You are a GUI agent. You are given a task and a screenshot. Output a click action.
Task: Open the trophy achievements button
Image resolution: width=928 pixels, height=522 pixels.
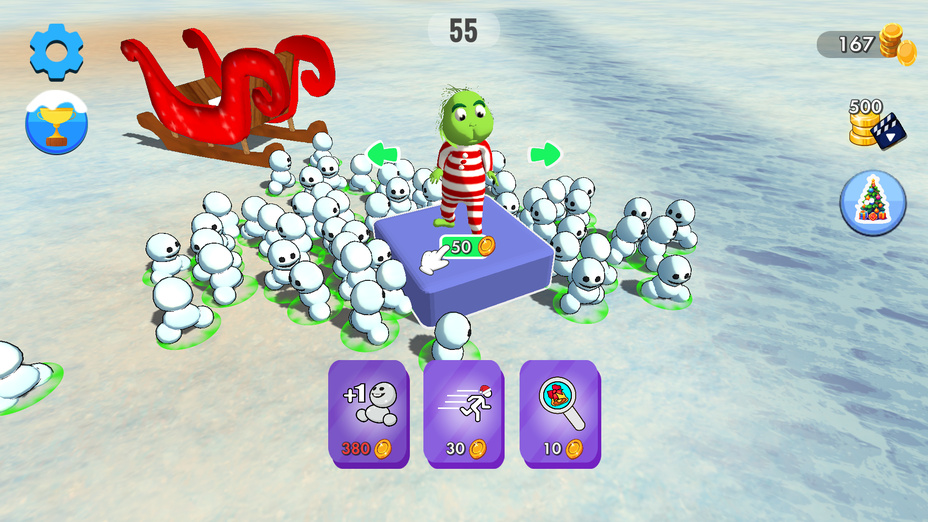(56, 123)
